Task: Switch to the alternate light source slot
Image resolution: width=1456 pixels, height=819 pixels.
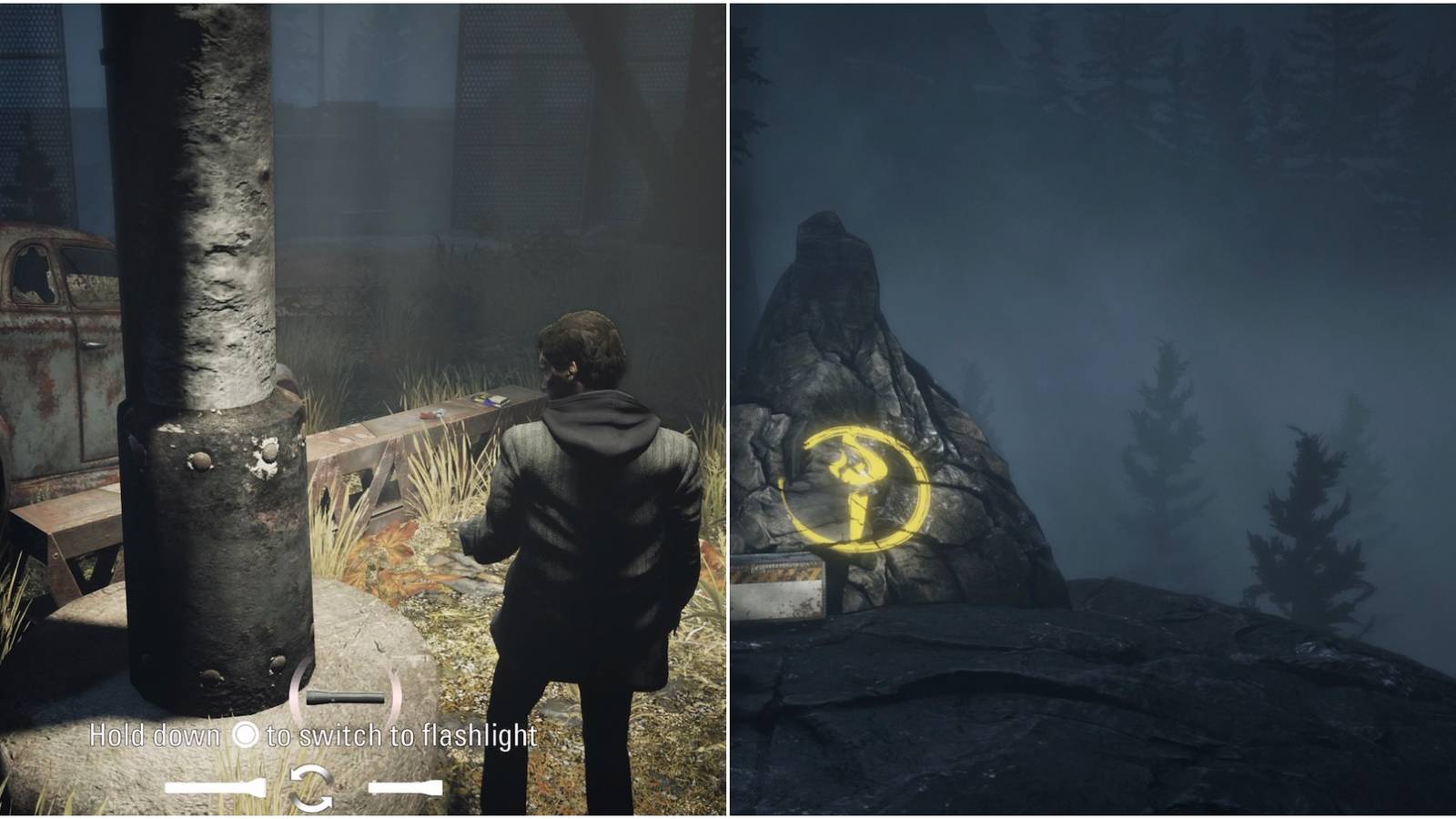Action: 405,786
